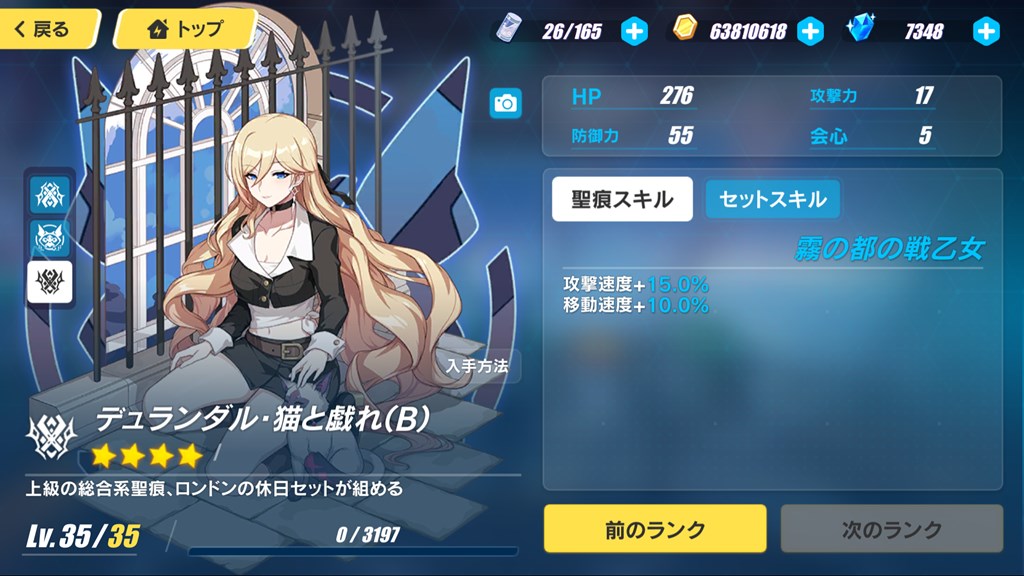Buy crystals with the plus beside 7348
Screen dimensions: 1024x576
tap(986, 31)
